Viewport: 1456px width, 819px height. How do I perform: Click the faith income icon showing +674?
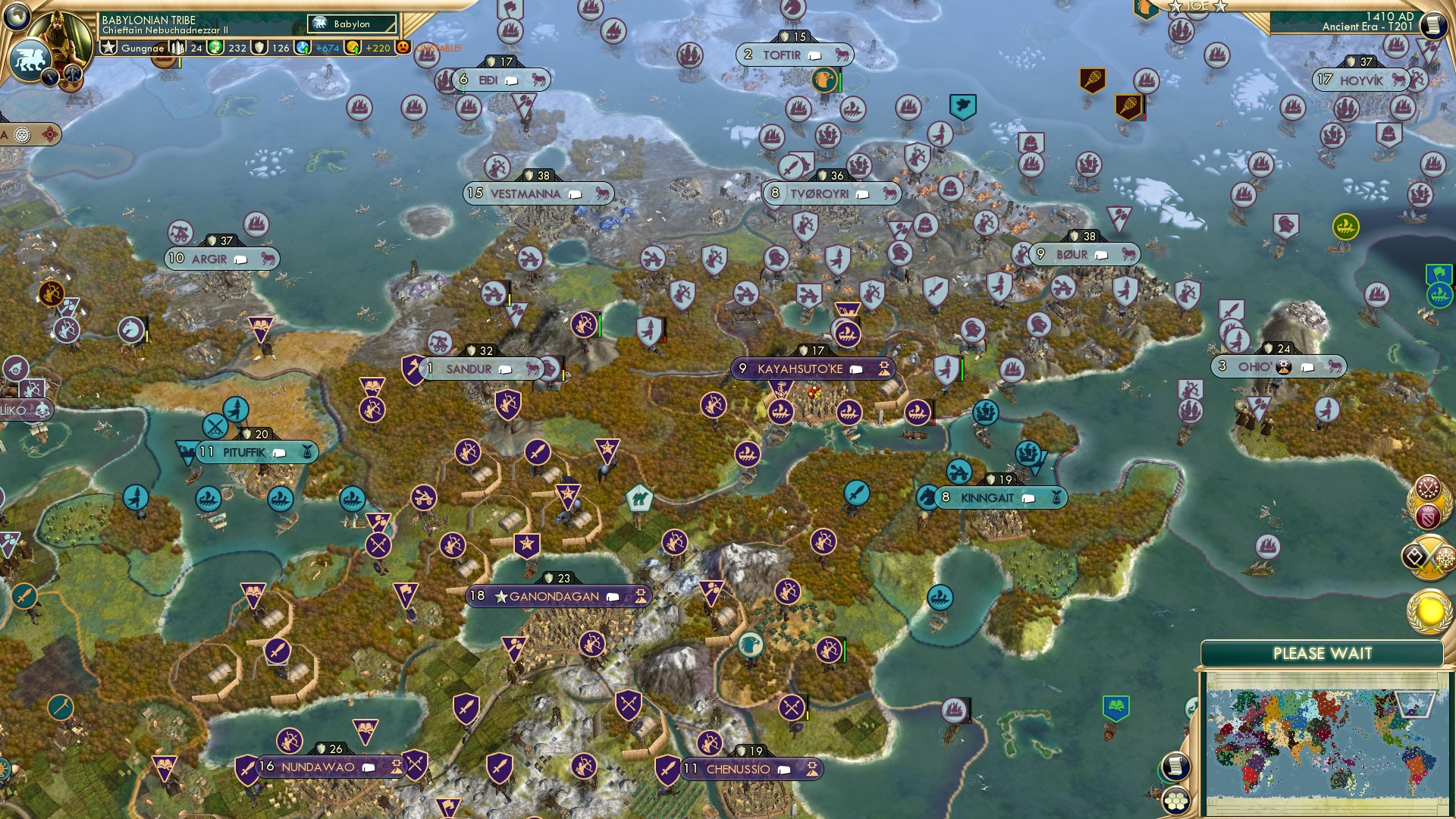(302, 49)
